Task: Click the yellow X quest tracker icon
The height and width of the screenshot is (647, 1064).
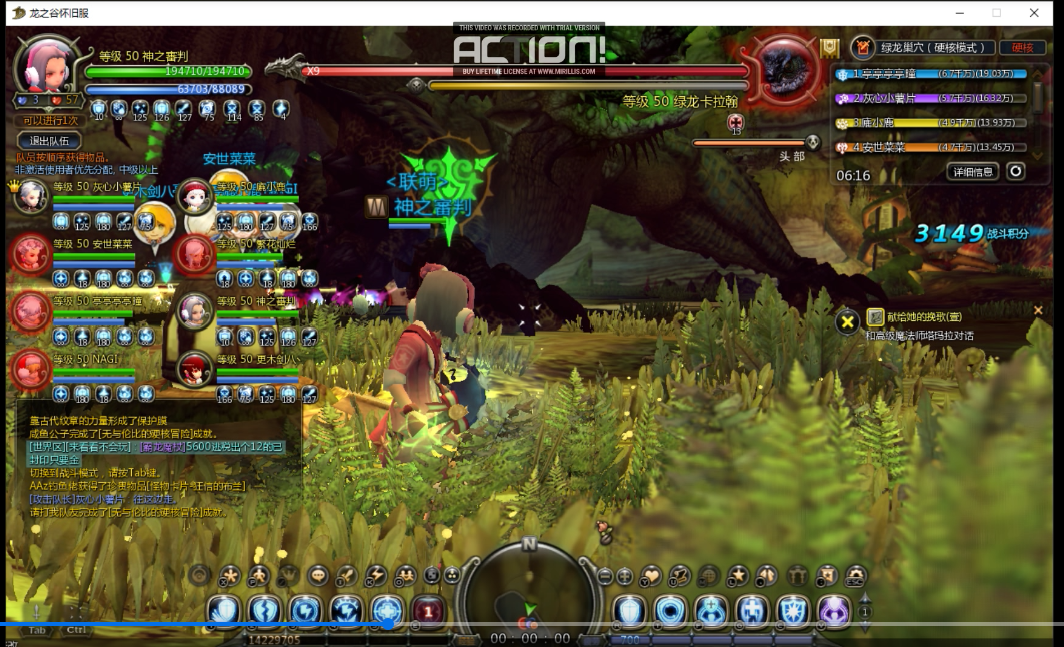Action: point(847,321)
